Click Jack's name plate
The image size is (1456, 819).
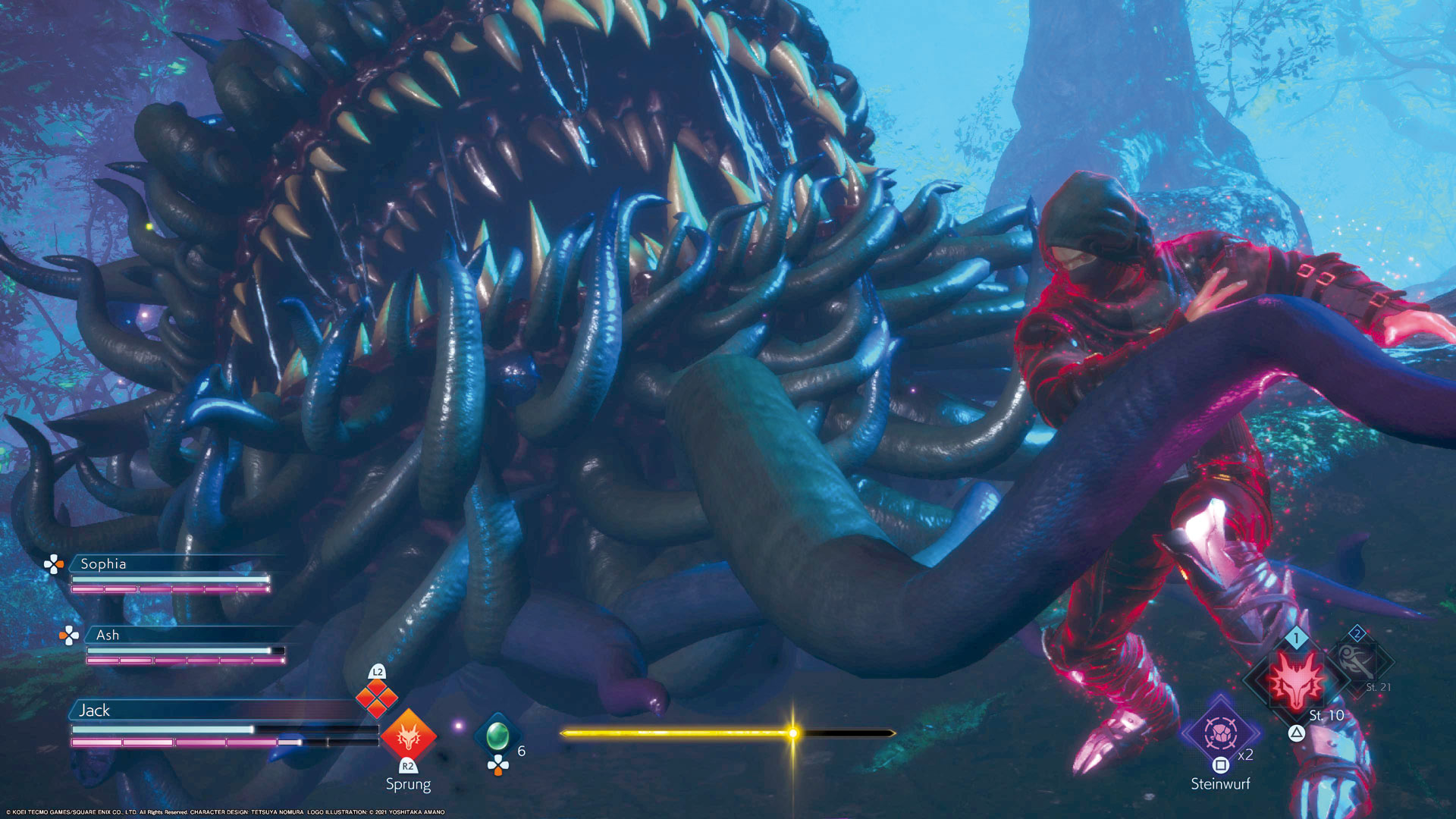[95, 711]
